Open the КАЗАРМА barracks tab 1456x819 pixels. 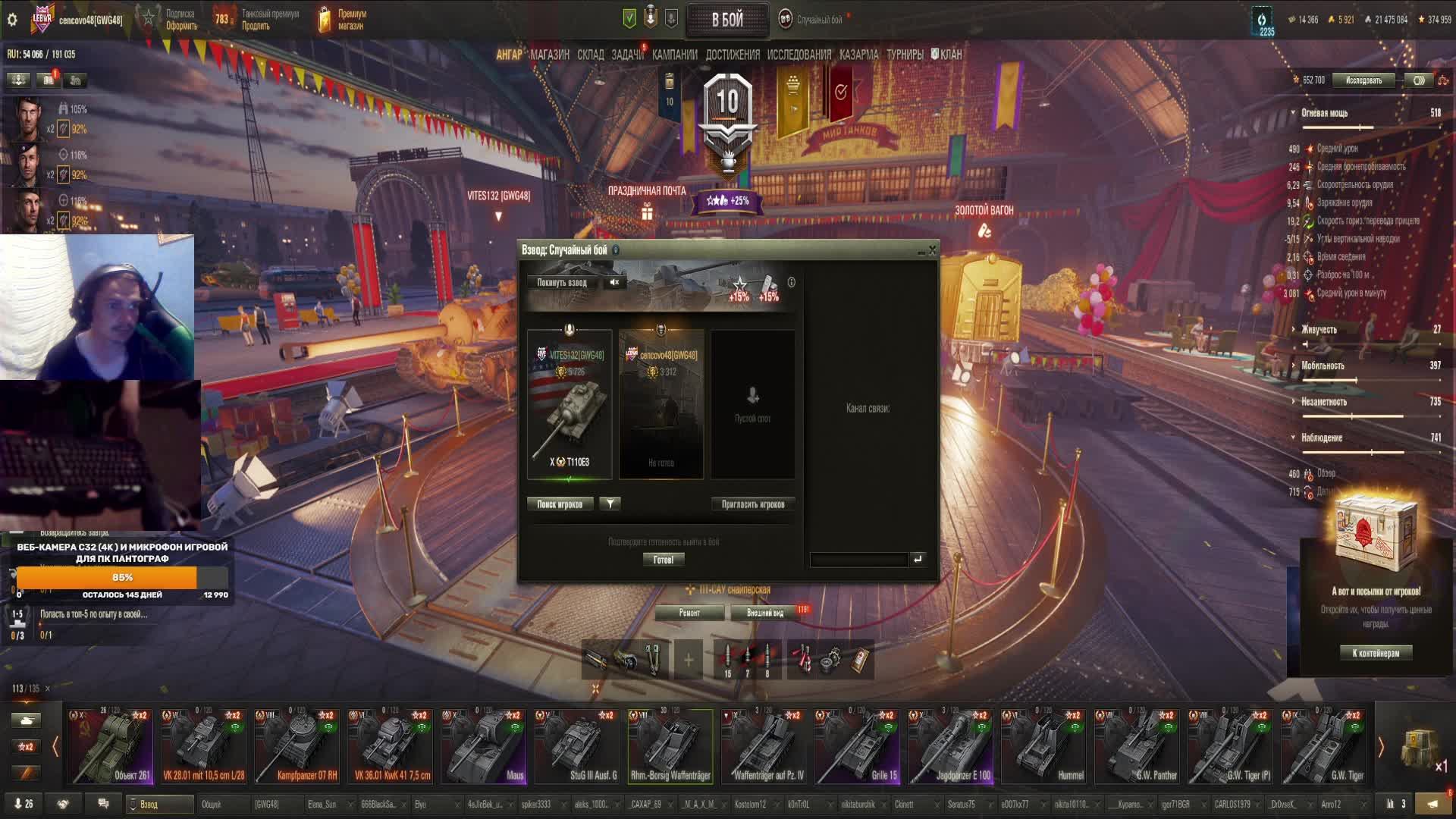click(859, 55)
